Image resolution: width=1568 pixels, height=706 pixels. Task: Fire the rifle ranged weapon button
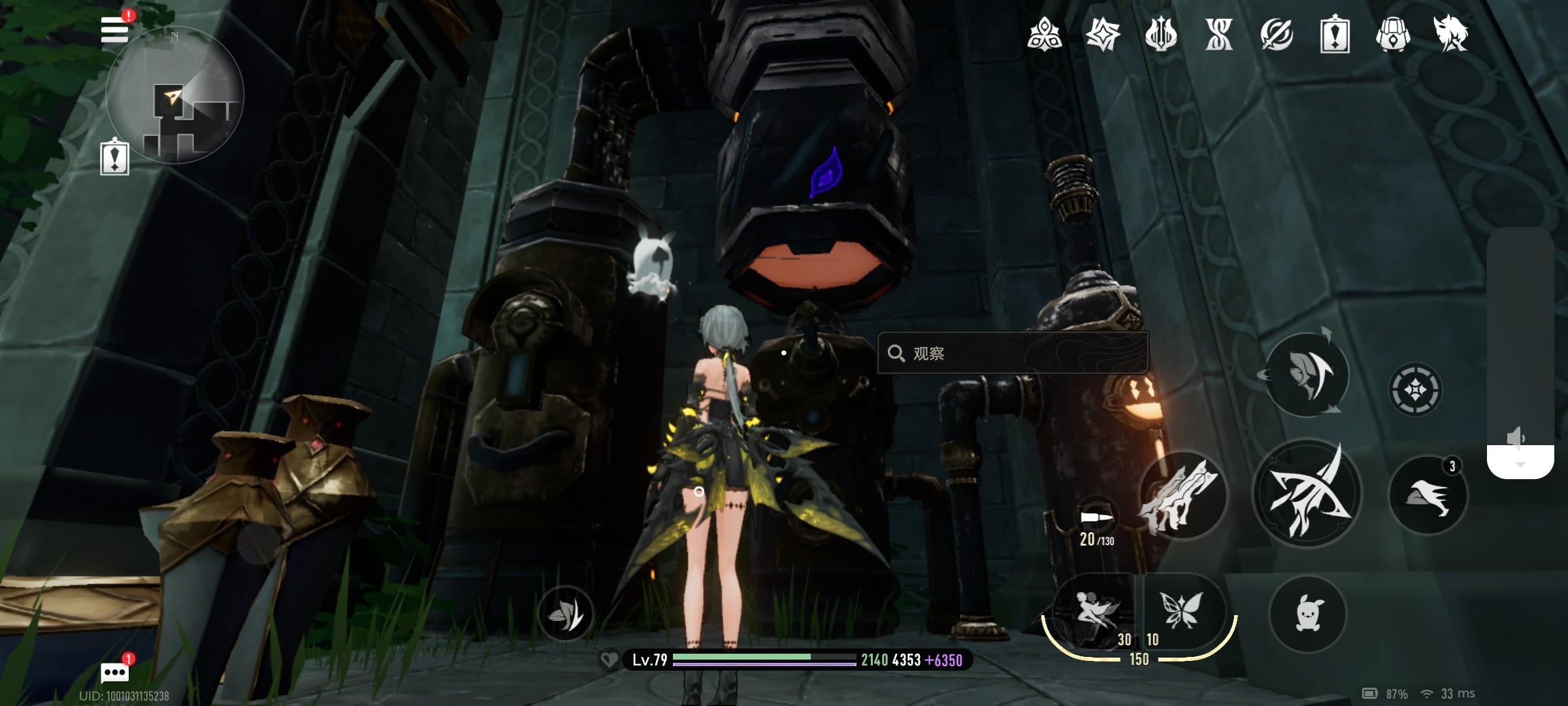coord(1182,495)
